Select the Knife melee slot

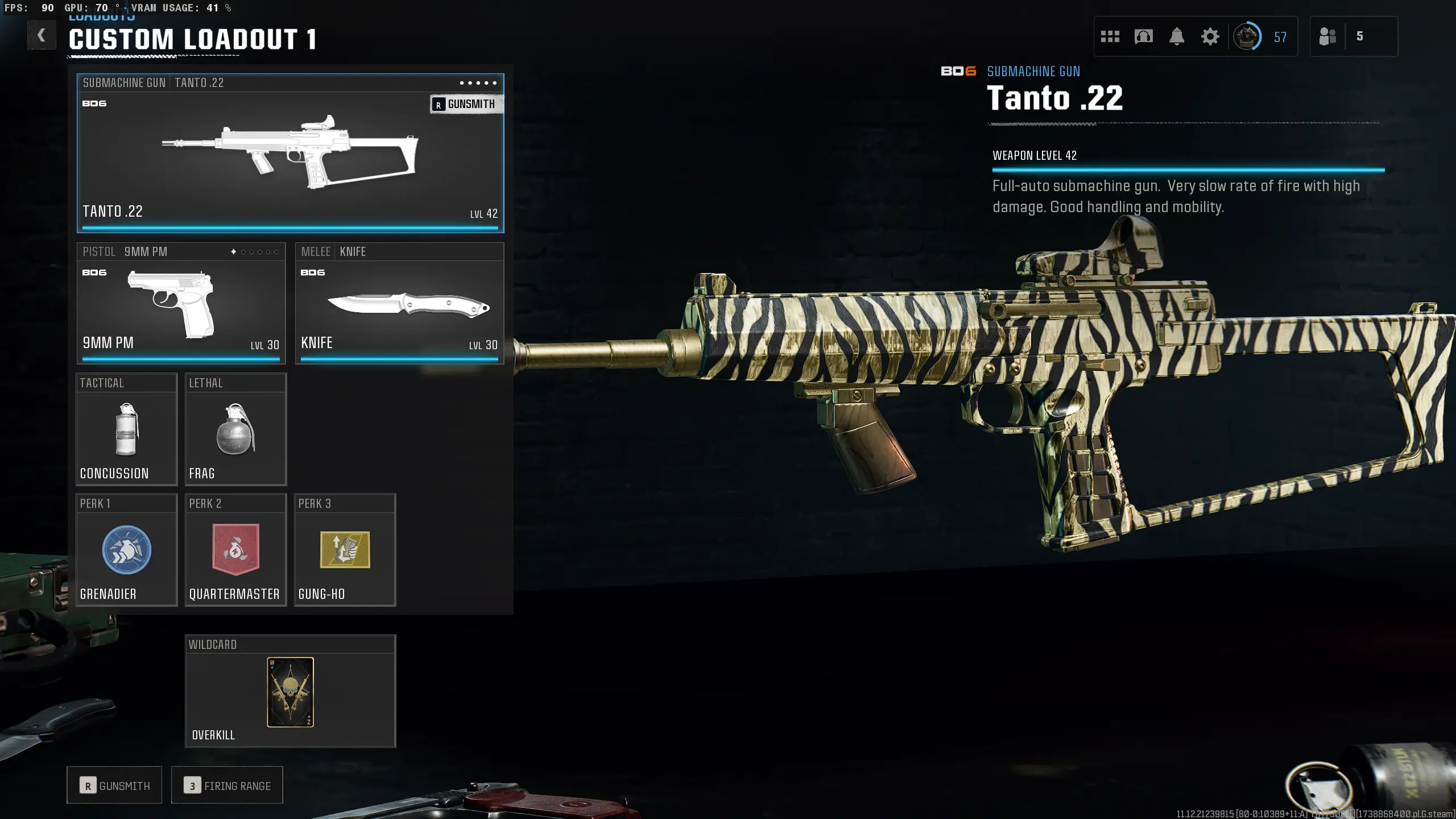399,304
